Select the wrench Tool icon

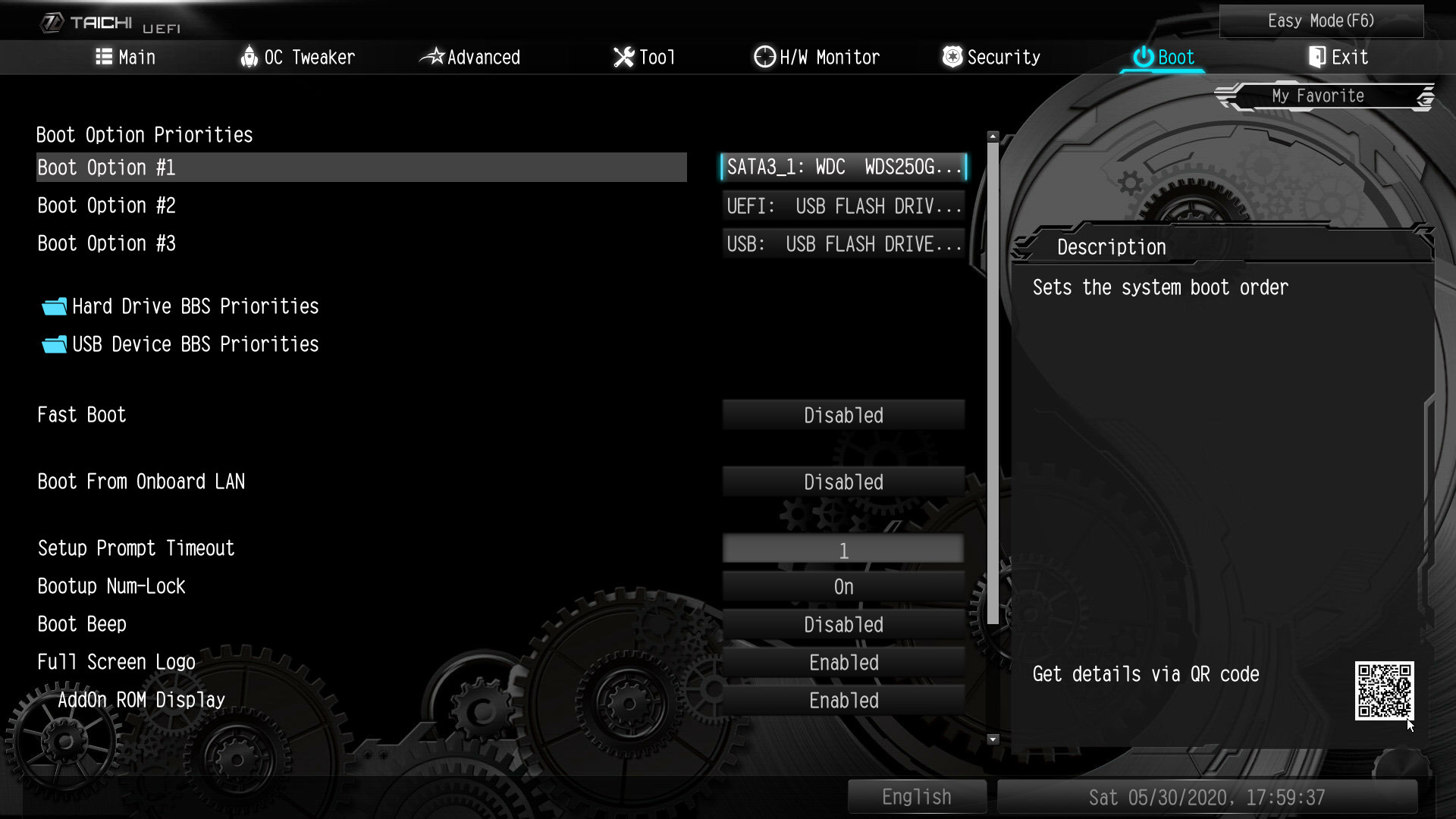(623, 57)
